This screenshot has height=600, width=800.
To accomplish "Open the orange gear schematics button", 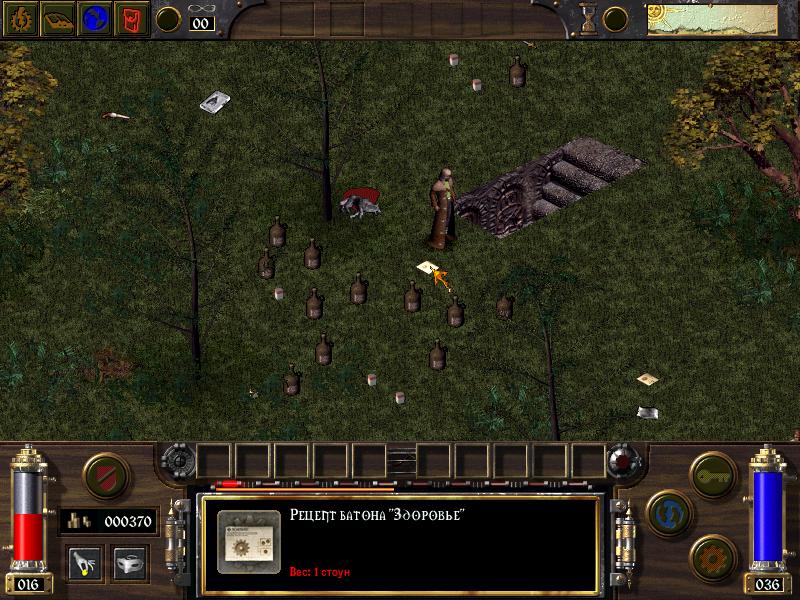I will tap(713, 556).
